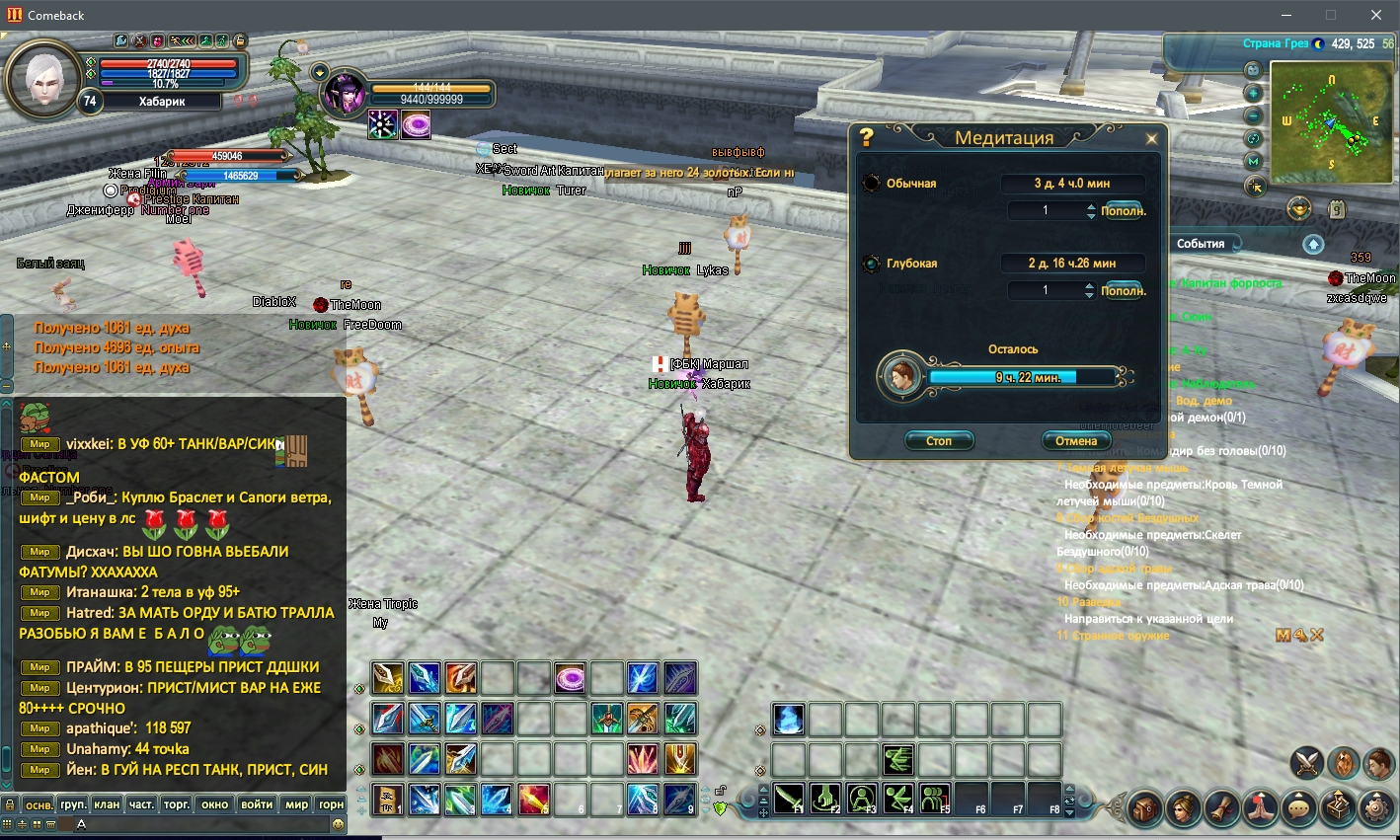Open the world map with the M button

(x=1254, y=162)
